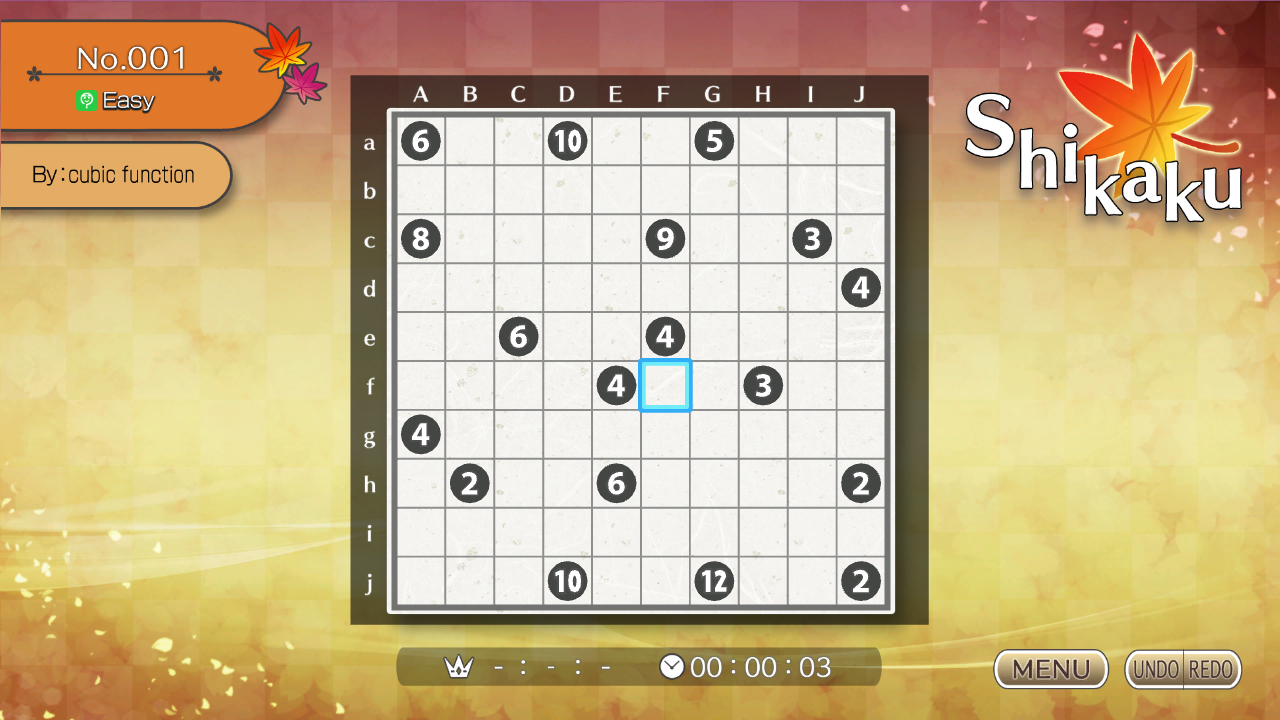This screenshot has height=720, width=1280.
Task: Open the No.001 puzzle title banner
Action: [x=133, y=58]
